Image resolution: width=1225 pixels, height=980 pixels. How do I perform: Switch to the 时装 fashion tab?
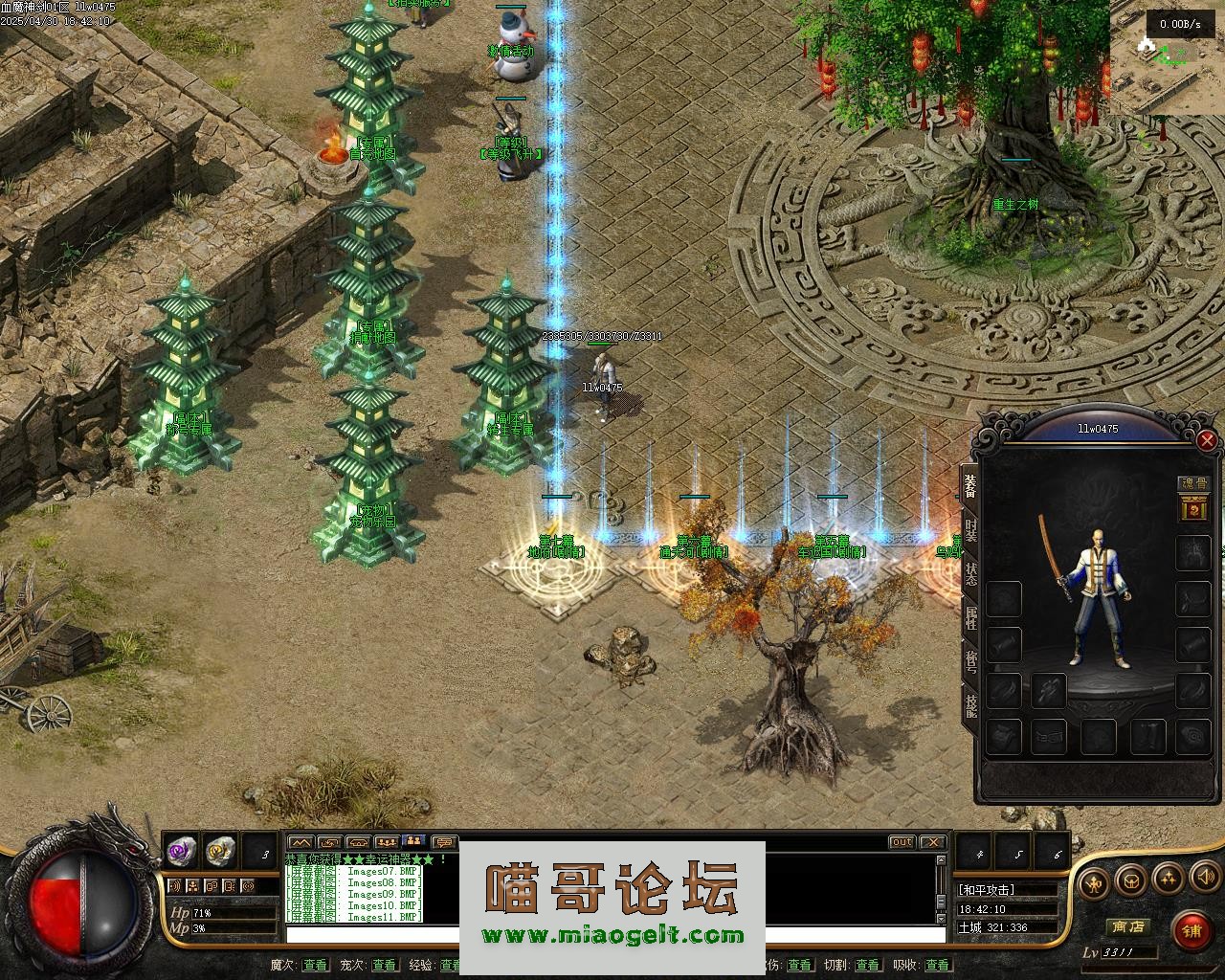970,531
